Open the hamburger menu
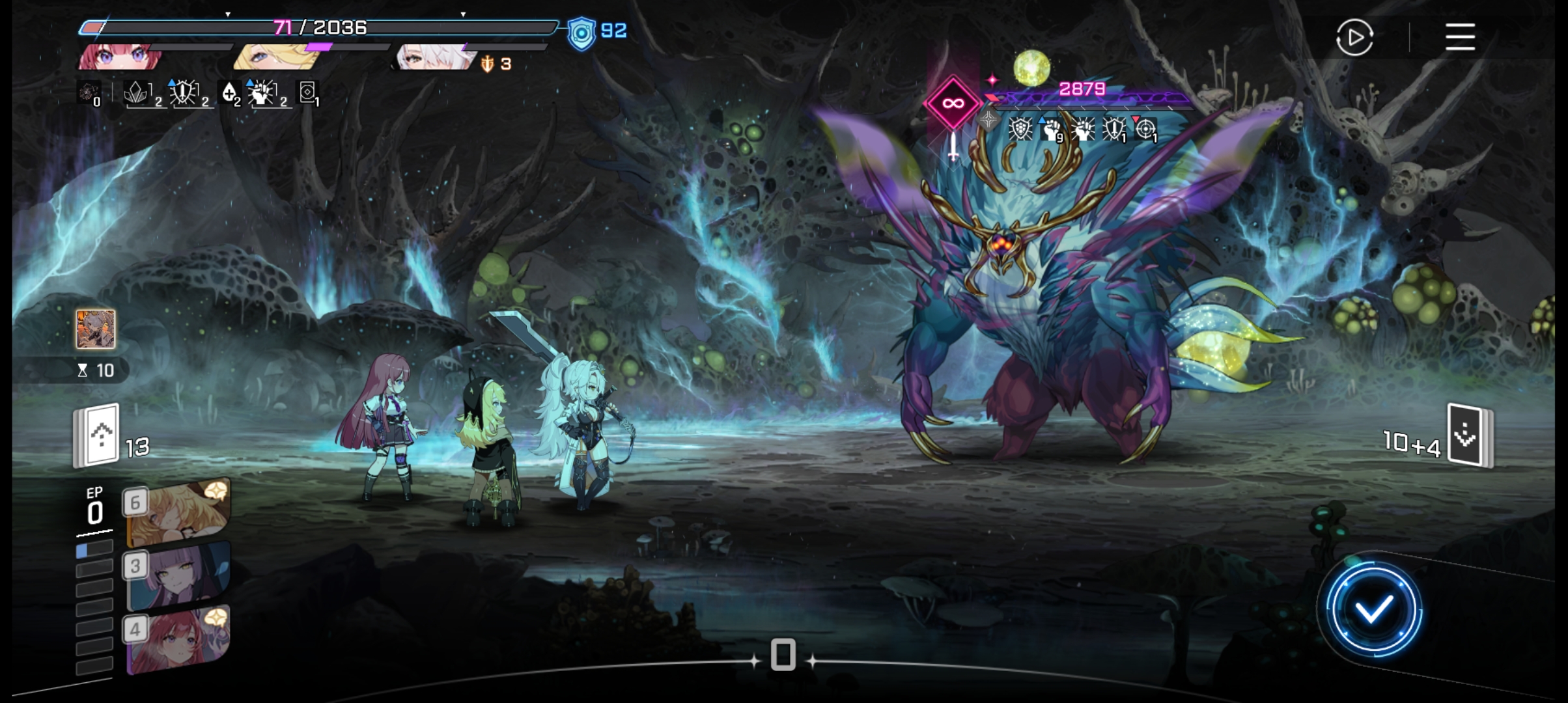This screenshot has height=703, width=1568. (1460, 37)
